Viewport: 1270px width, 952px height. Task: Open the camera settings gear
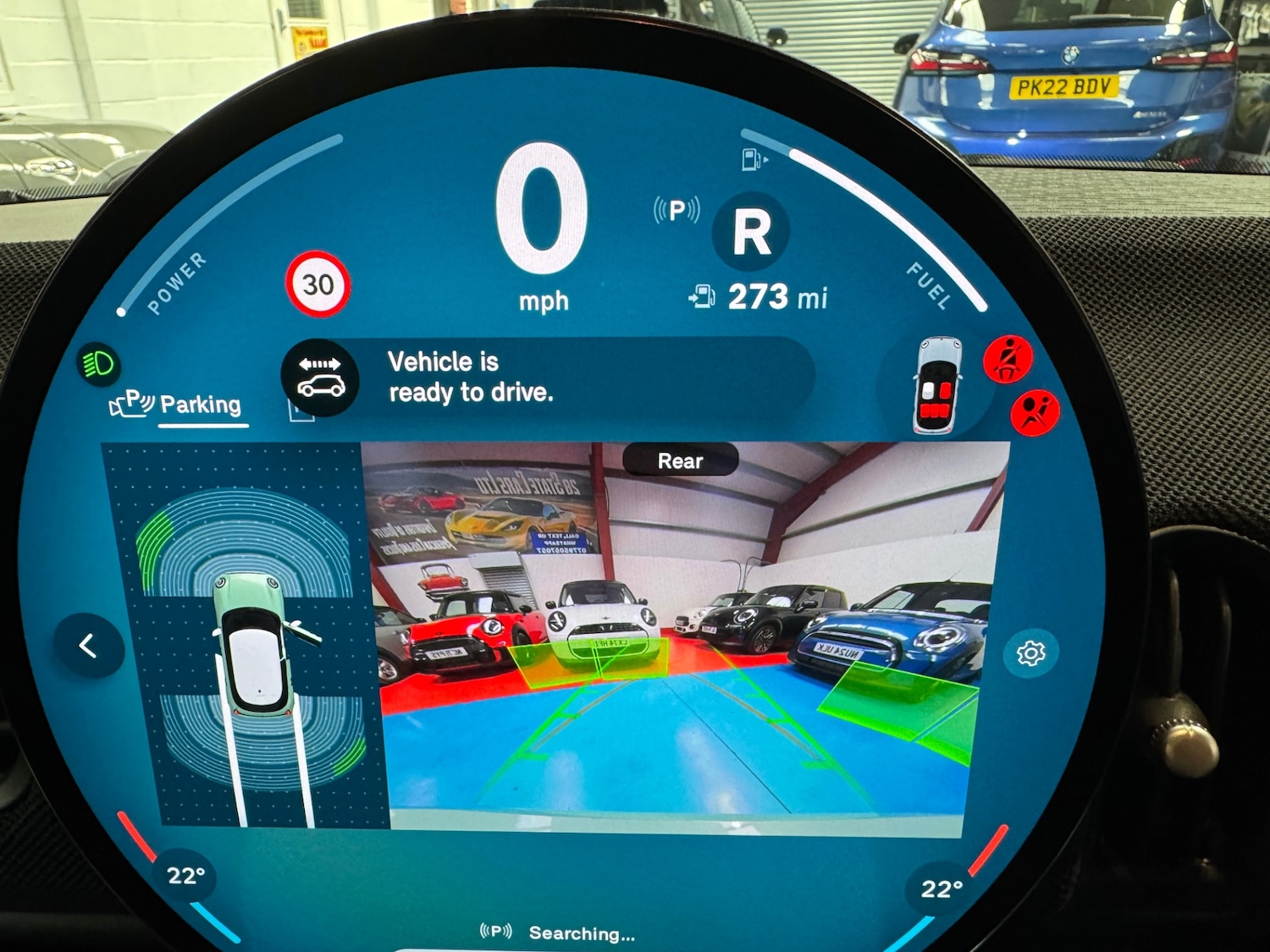[x=1030, y=653]
